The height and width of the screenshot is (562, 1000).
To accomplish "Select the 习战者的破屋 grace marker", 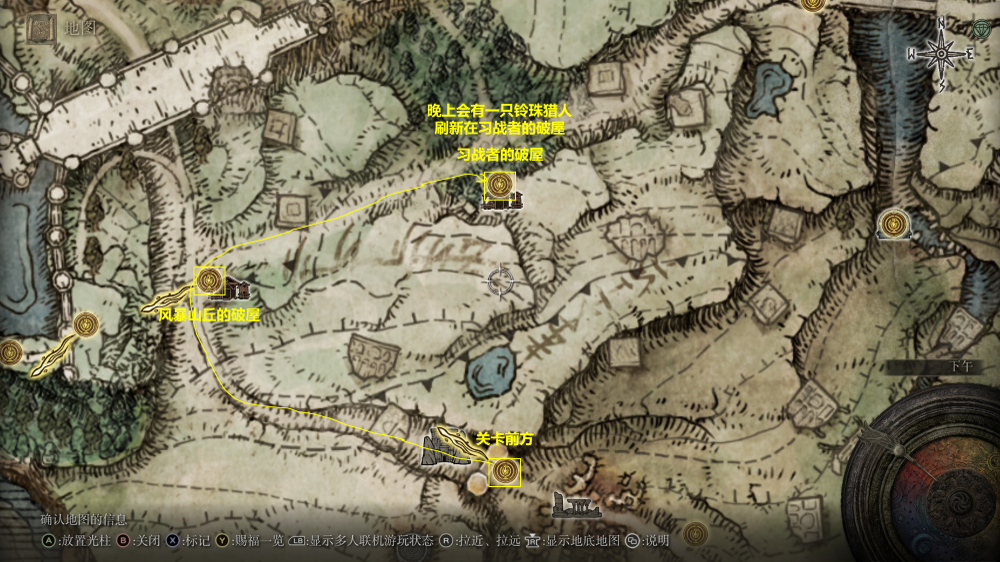I will click(499, 185).
